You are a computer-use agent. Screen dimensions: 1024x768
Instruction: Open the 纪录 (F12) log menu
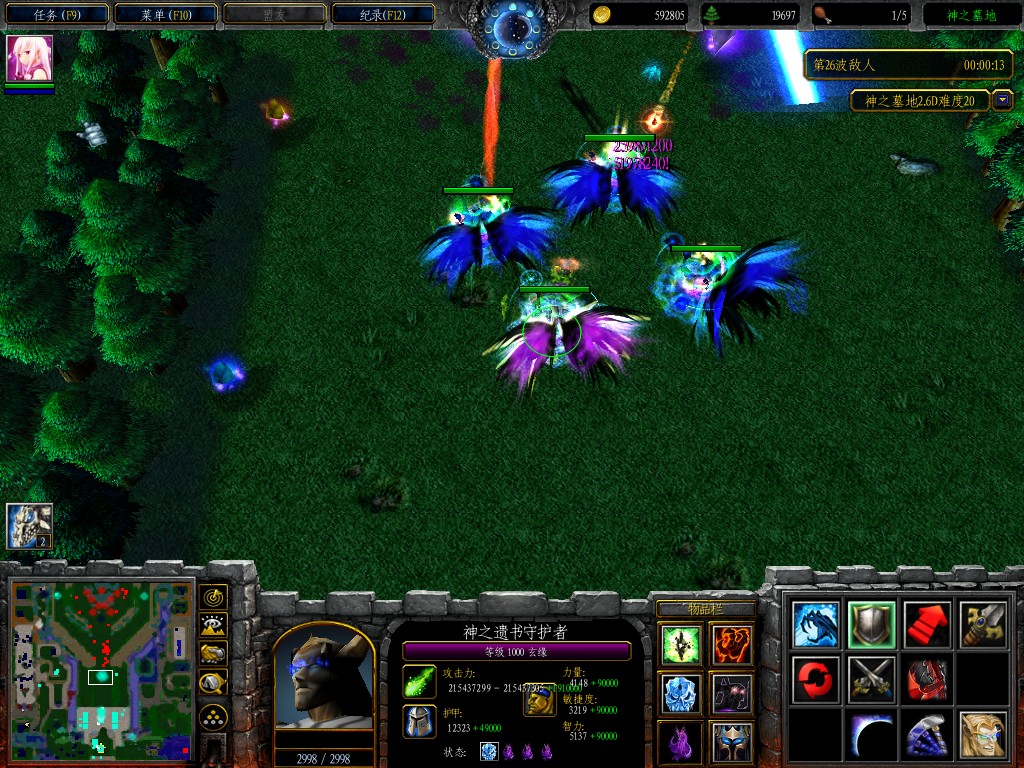383,15
